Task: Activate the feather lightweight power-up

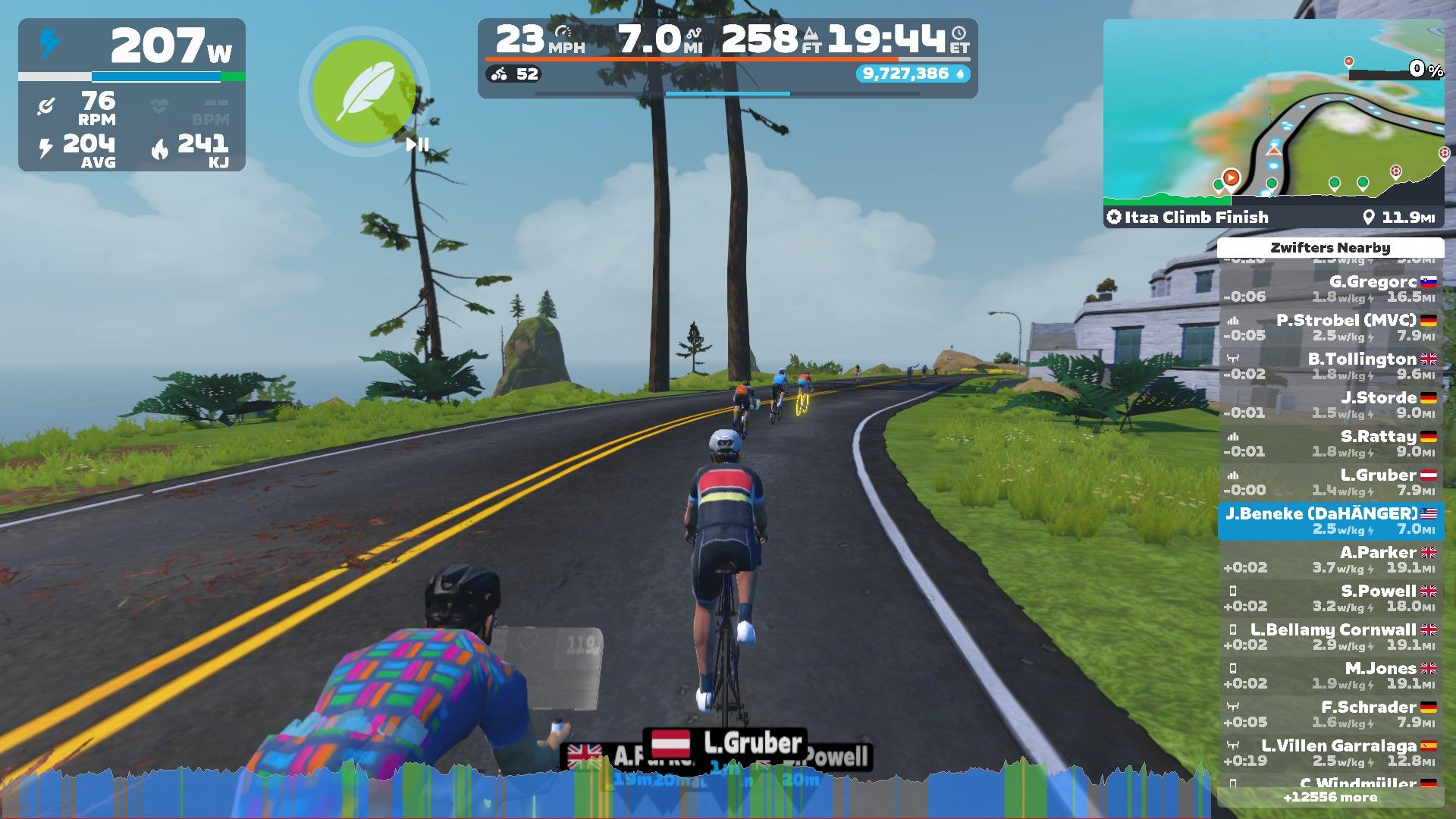Action: (x=365, y=92)
